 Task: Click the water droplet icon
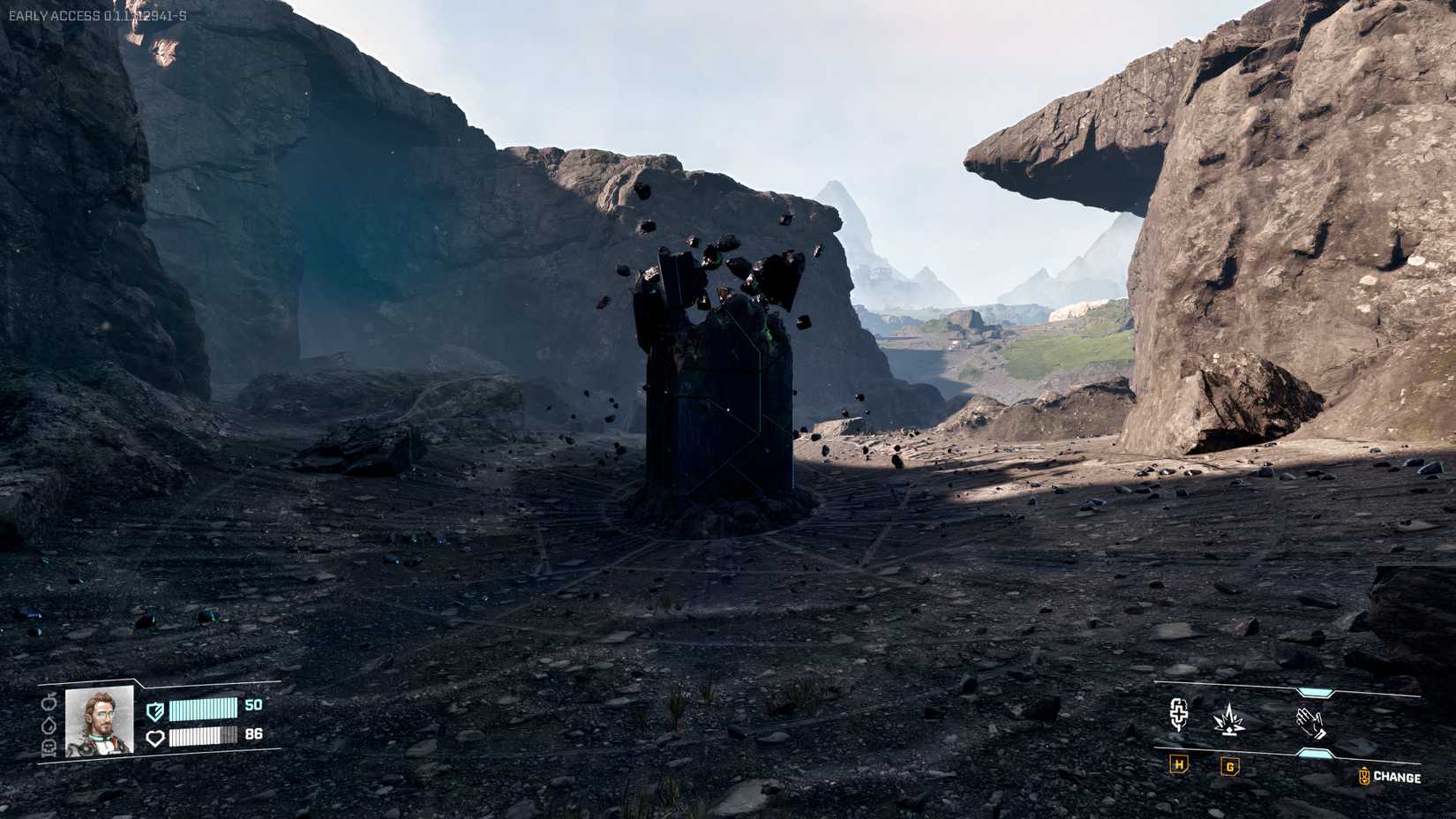pos(49,726)
